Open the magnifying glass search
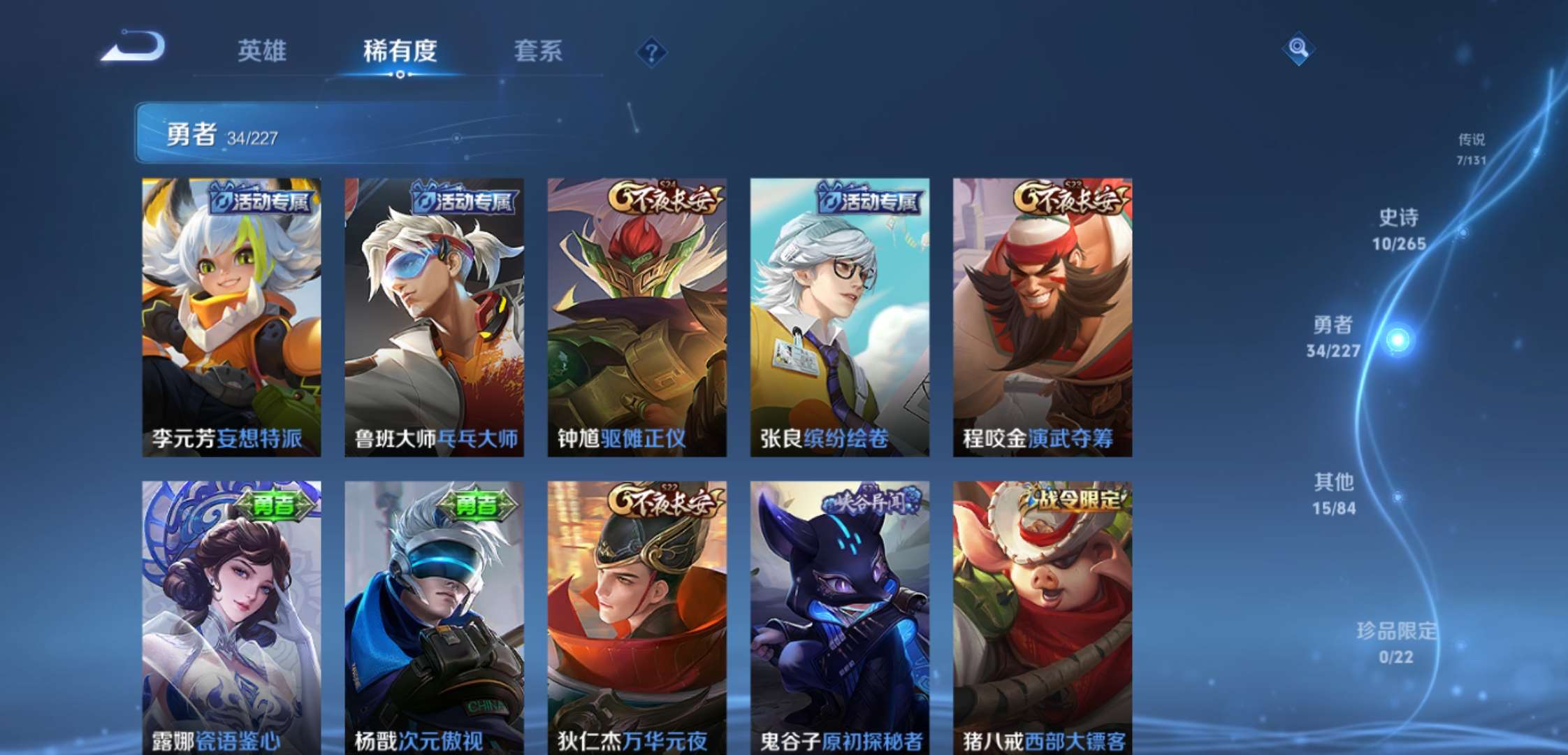This screenshot has height=755, width=1568. coord(1298,48)
